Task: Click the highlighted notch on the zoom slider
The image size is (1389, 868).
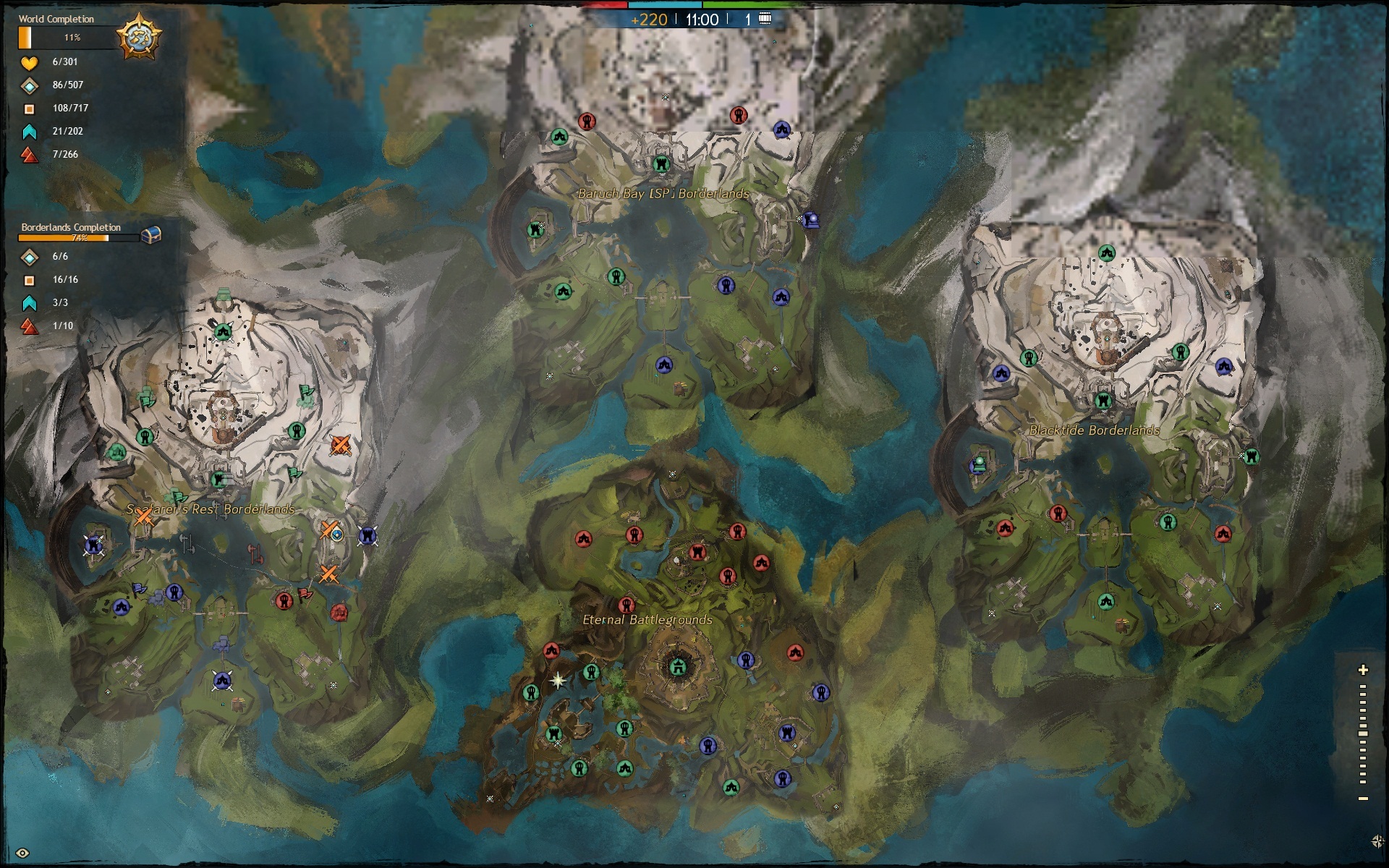Action: [1363, 733]
